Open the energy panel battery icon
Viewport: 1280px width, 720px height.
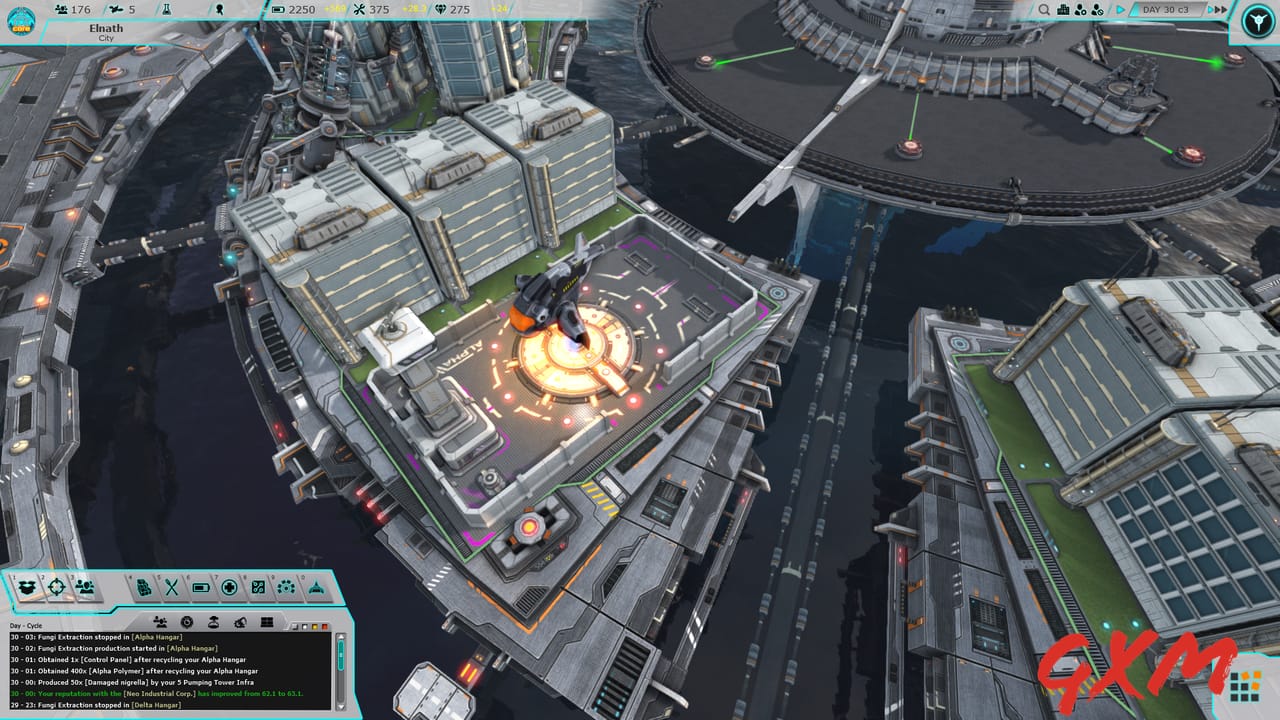tap(200, 587)
